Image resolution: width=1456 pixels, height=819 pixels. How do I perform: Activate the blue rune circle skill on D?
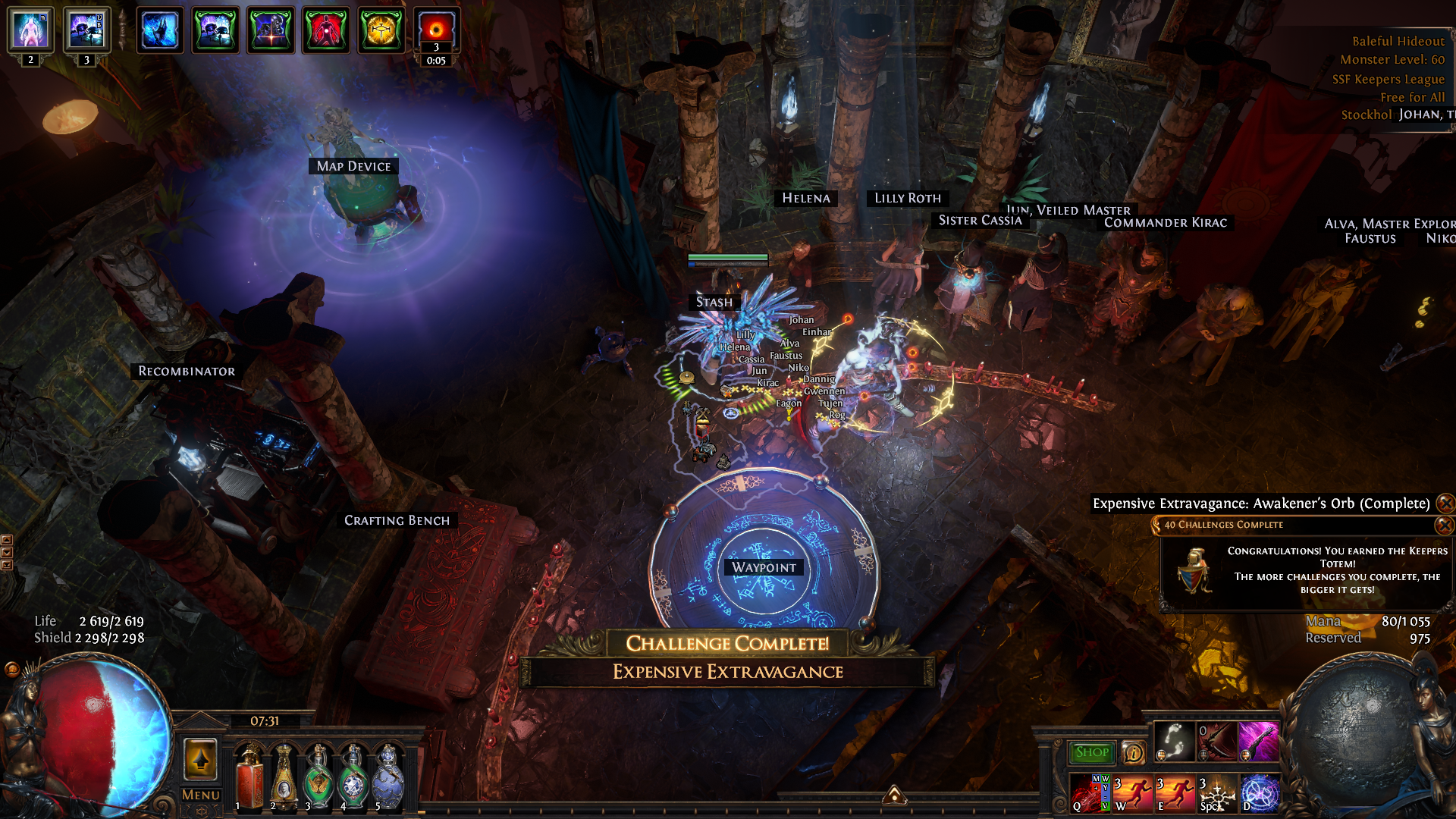1260,793
